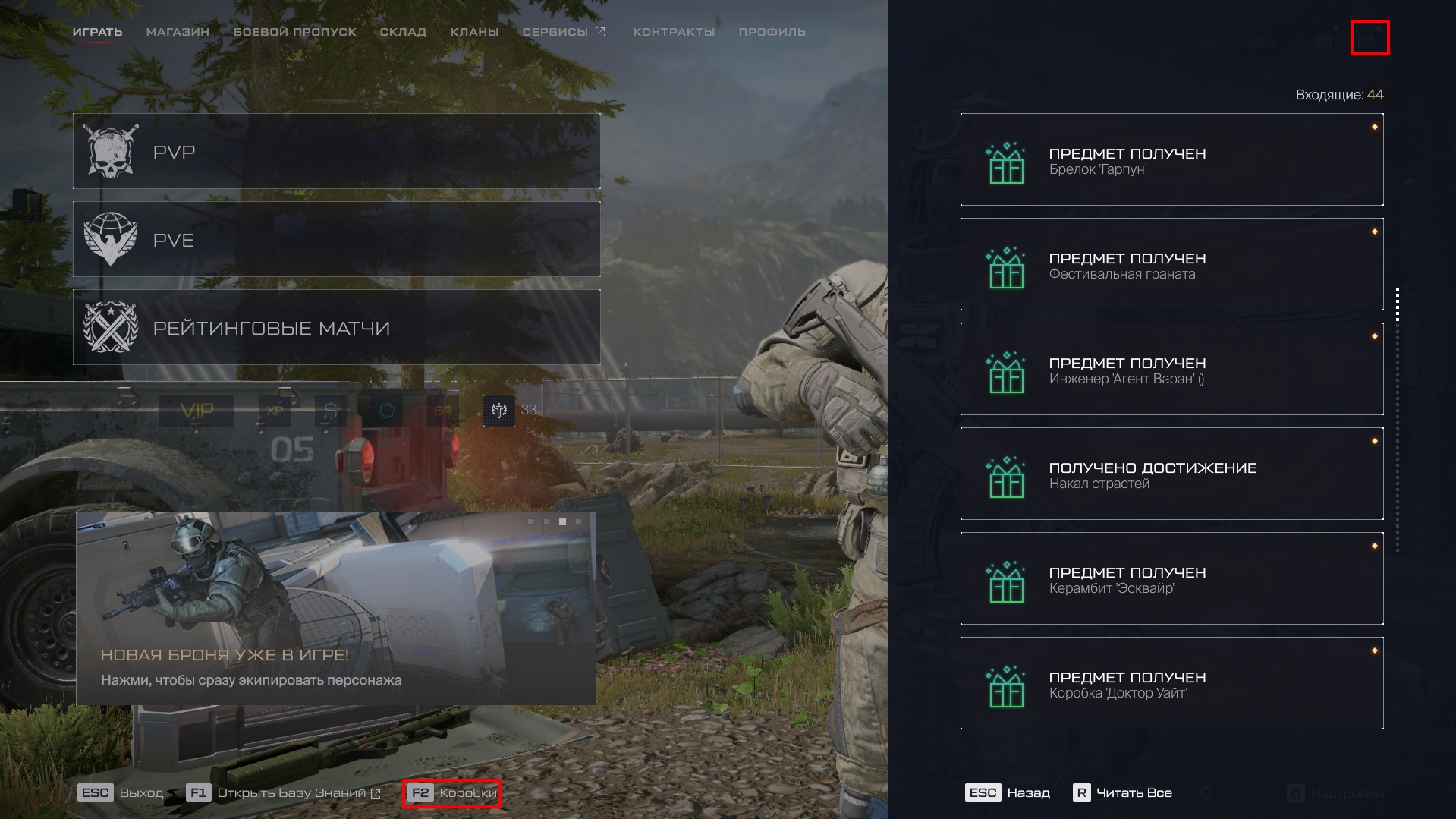Open the СЕРВИСЫ external link

click(563, 32)
